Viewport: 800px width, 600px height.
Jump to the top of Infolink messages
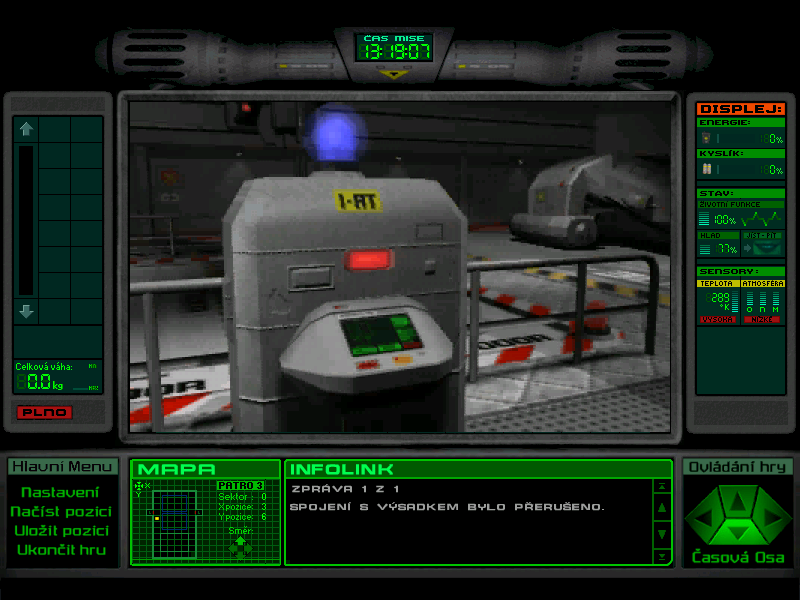[661, 487]
